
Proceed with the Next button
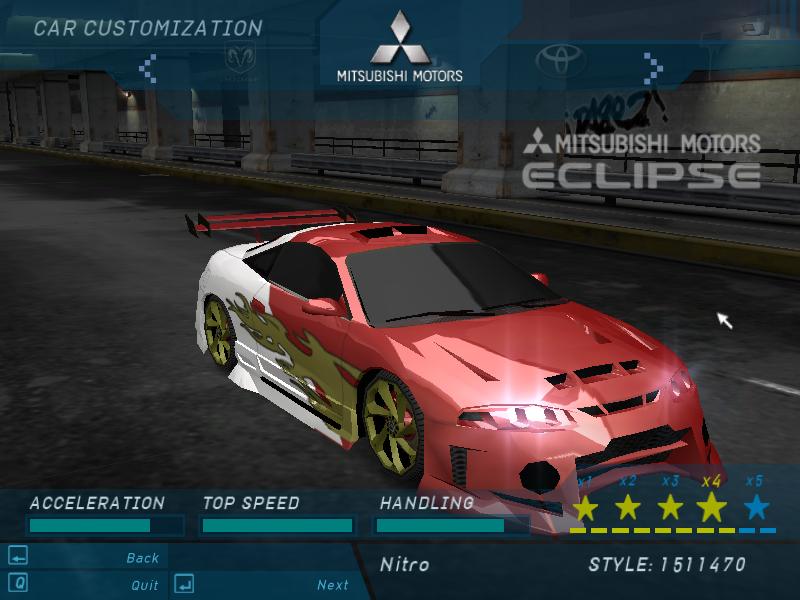pos(333,585)
